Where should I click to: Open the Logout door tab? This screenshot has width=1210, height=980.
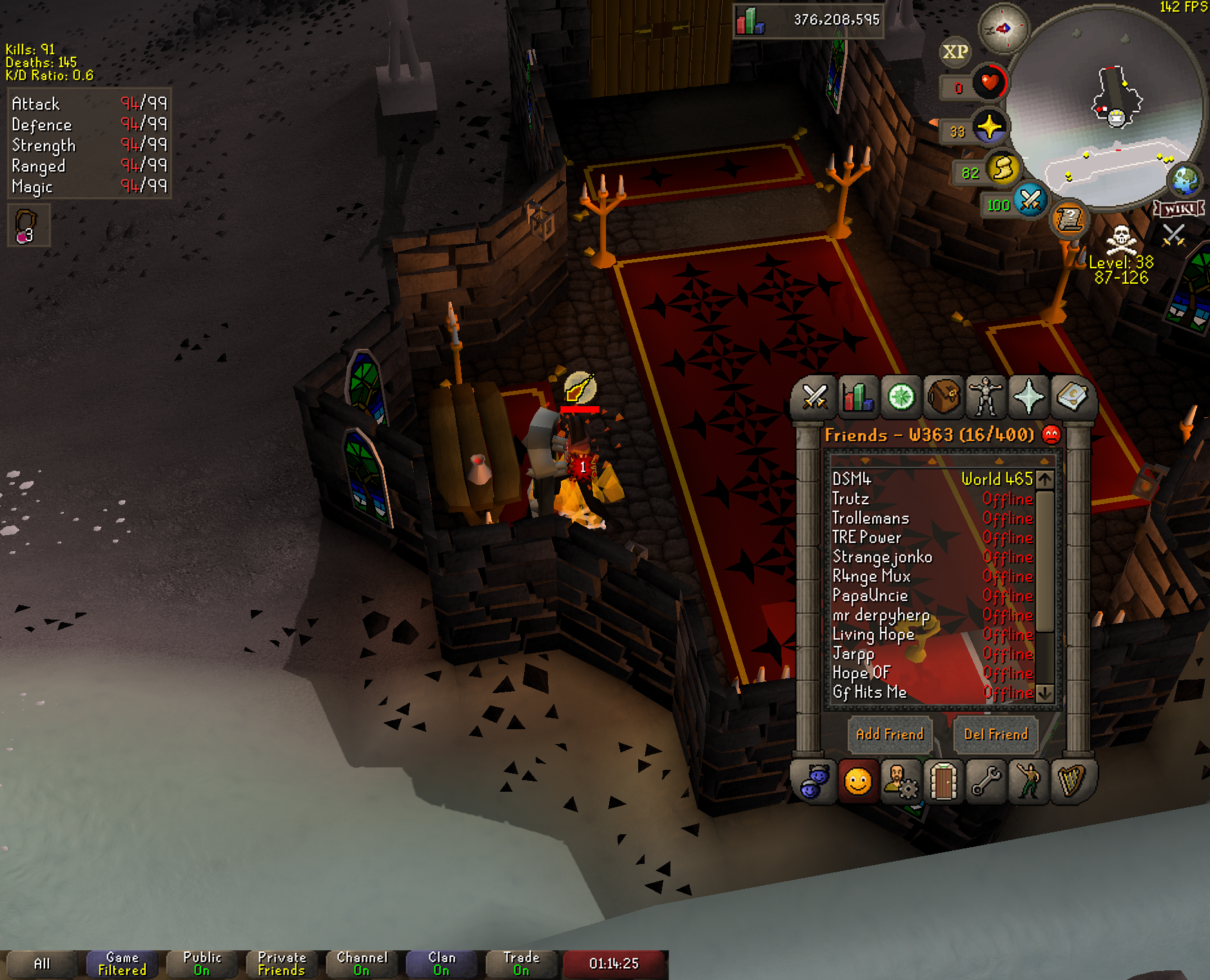click(943, 782)
